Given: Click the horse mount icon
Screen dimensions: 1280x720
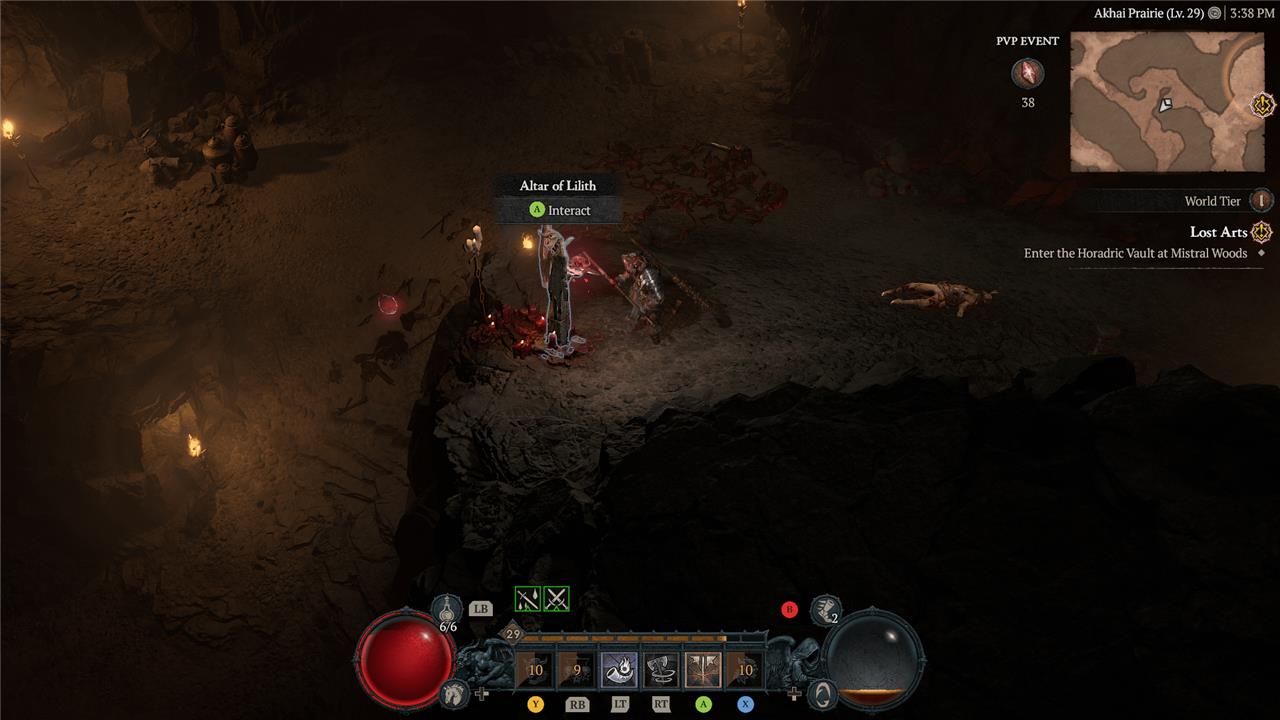Looking at the screenshot, I should [x=453, y=691].
